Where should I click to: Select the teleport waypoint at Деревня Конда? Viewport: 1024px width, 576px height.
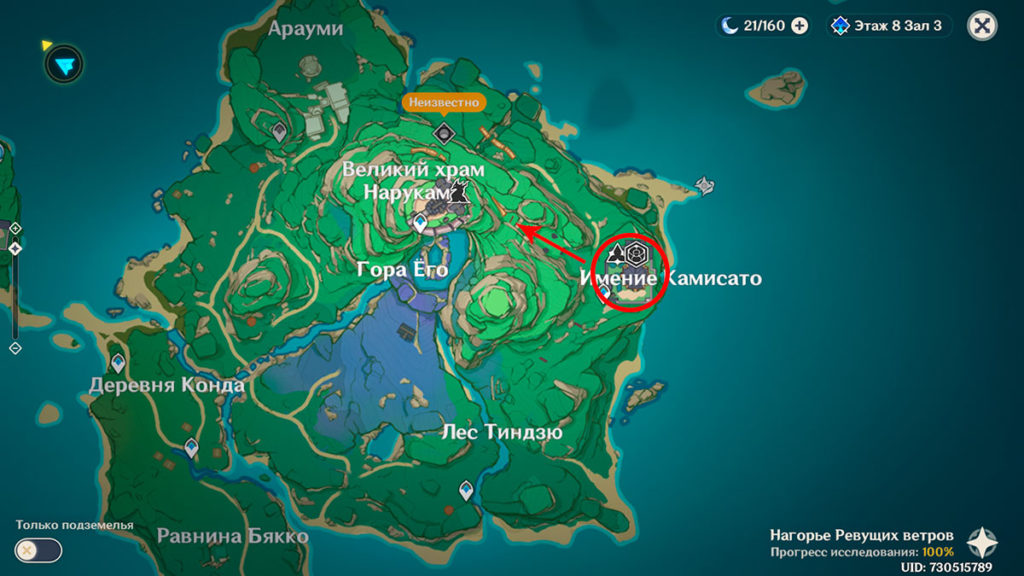tap(119, 363)
